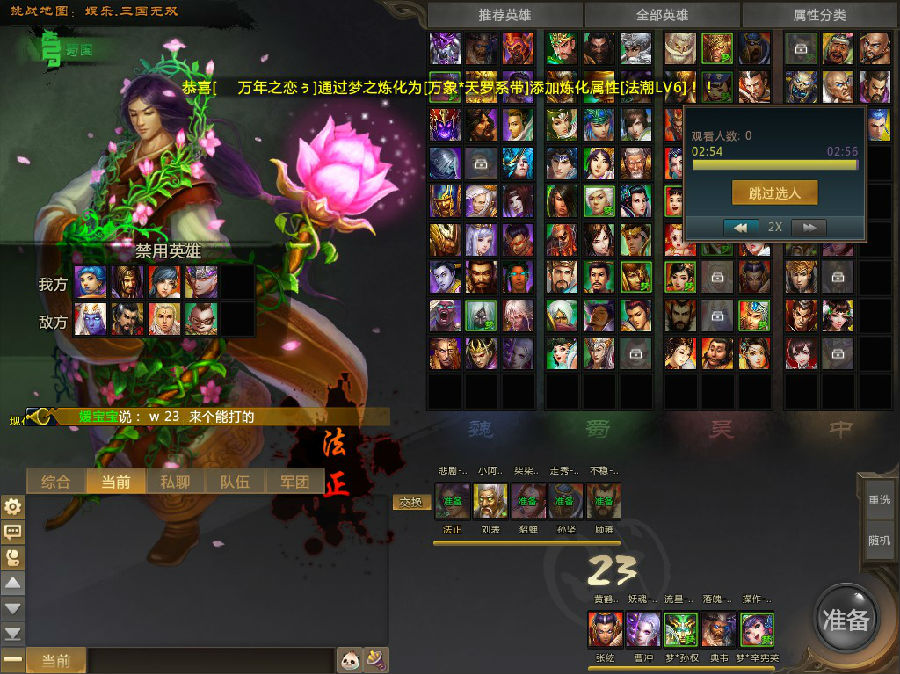
Task: Select the 队伍 team chat tab
Action: 234,481
